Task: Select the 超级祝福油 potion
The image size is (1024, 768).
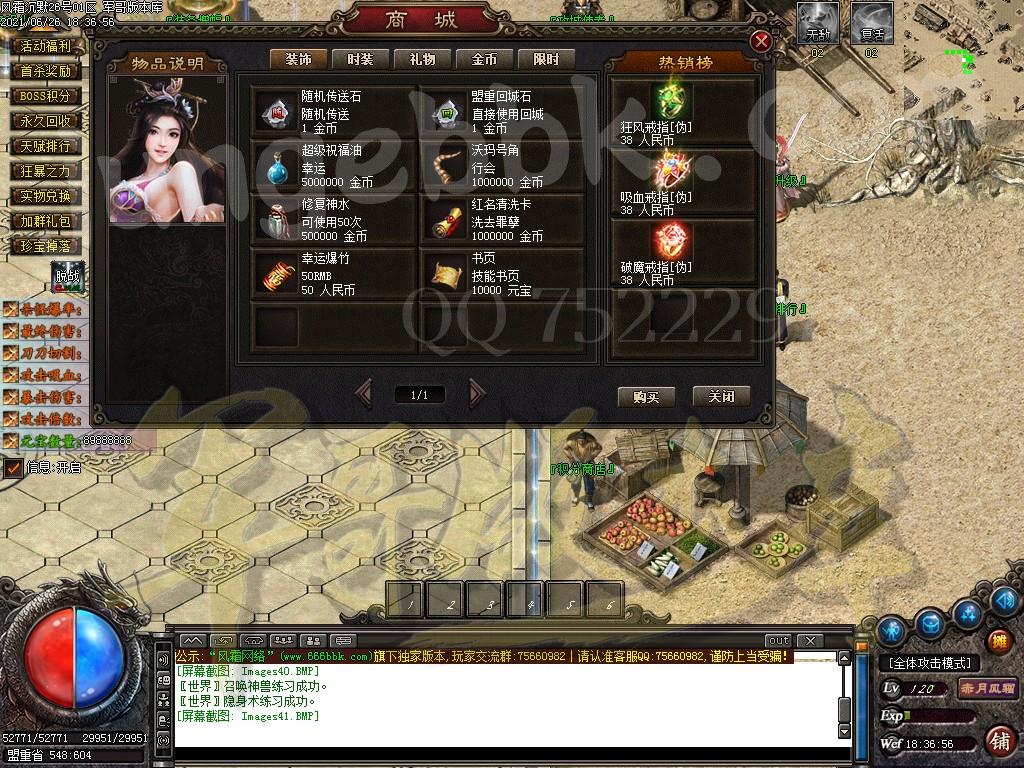Action: (333, 166)
